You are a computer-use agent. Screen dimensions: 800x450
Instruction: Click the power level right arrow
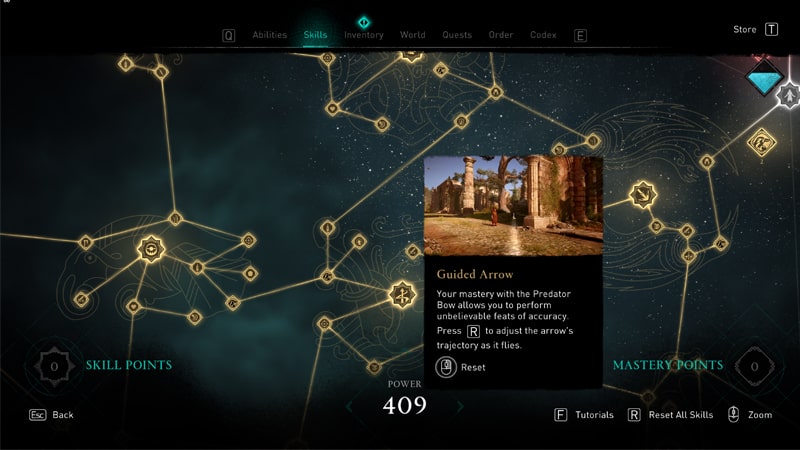[x=460, y=406]
